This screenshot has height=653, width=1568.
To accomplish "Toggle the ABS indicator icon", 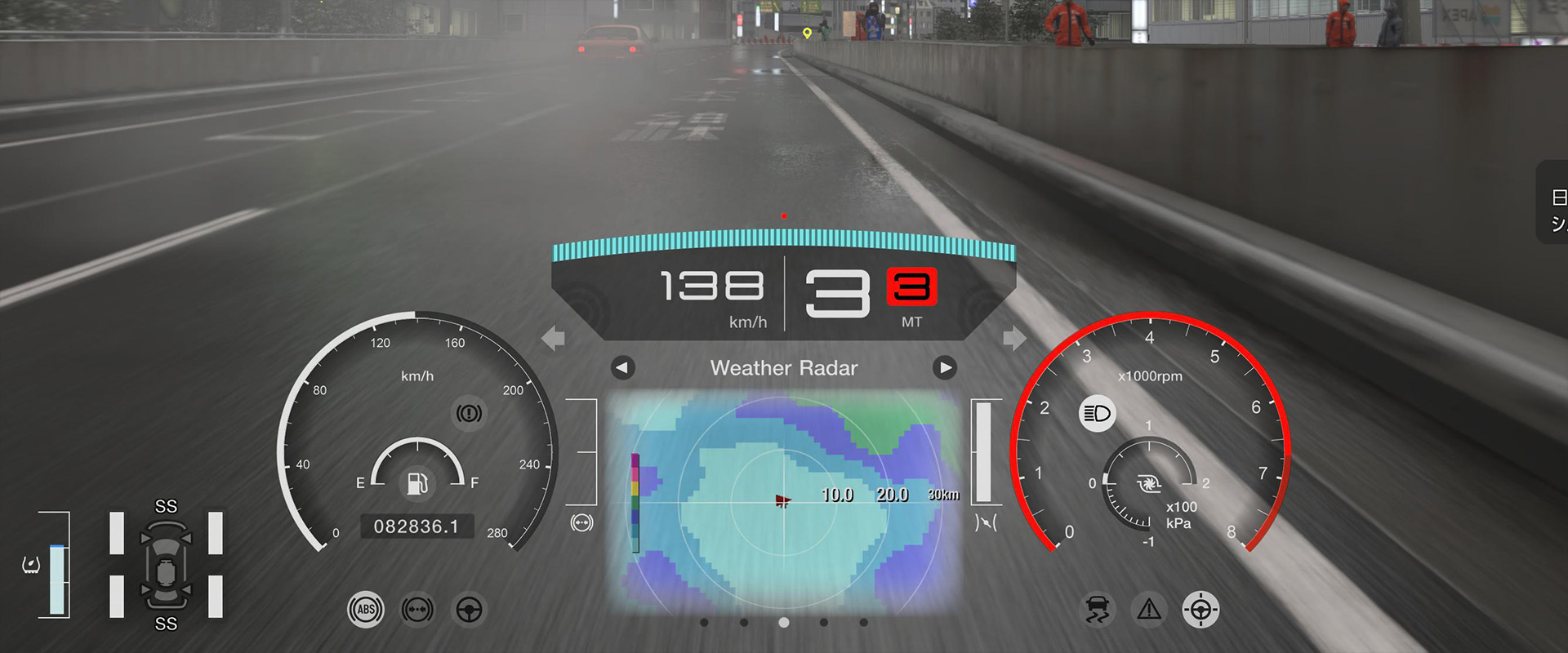I will pyautogui.click(x=365, y=610).
